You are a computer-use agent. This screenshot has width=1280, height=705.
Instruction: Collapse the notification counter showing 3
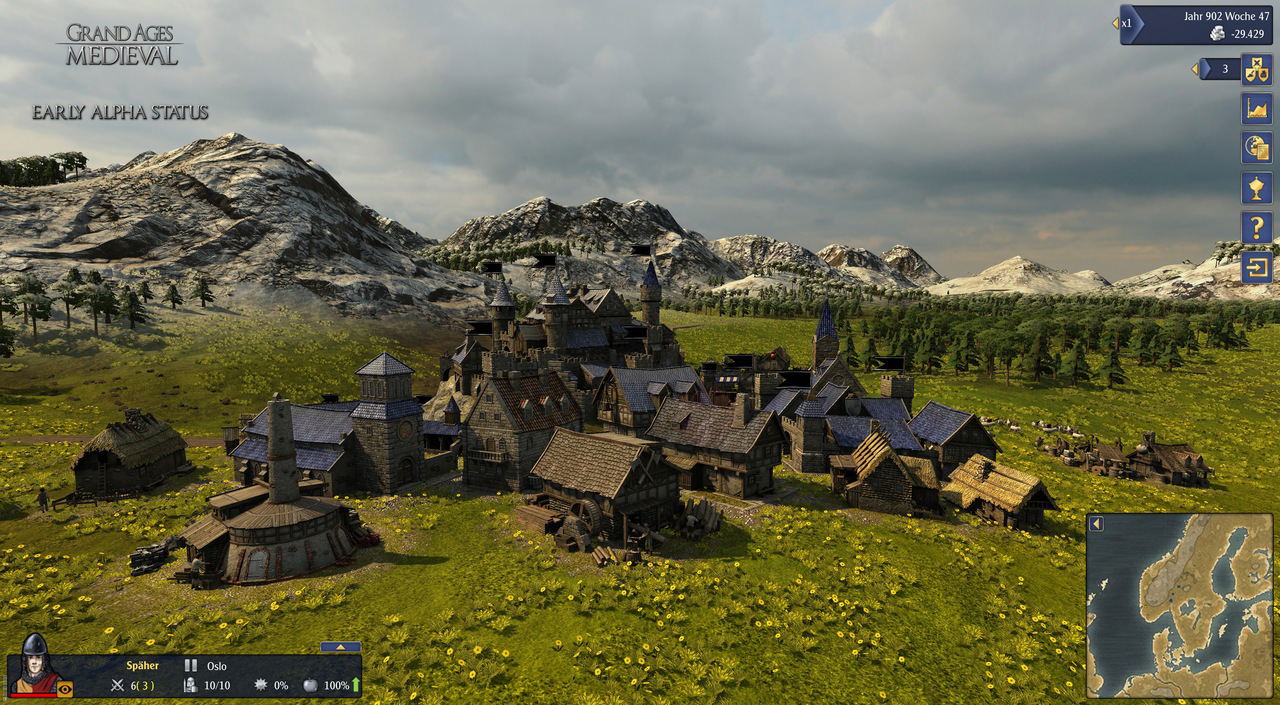point(1194,69)
